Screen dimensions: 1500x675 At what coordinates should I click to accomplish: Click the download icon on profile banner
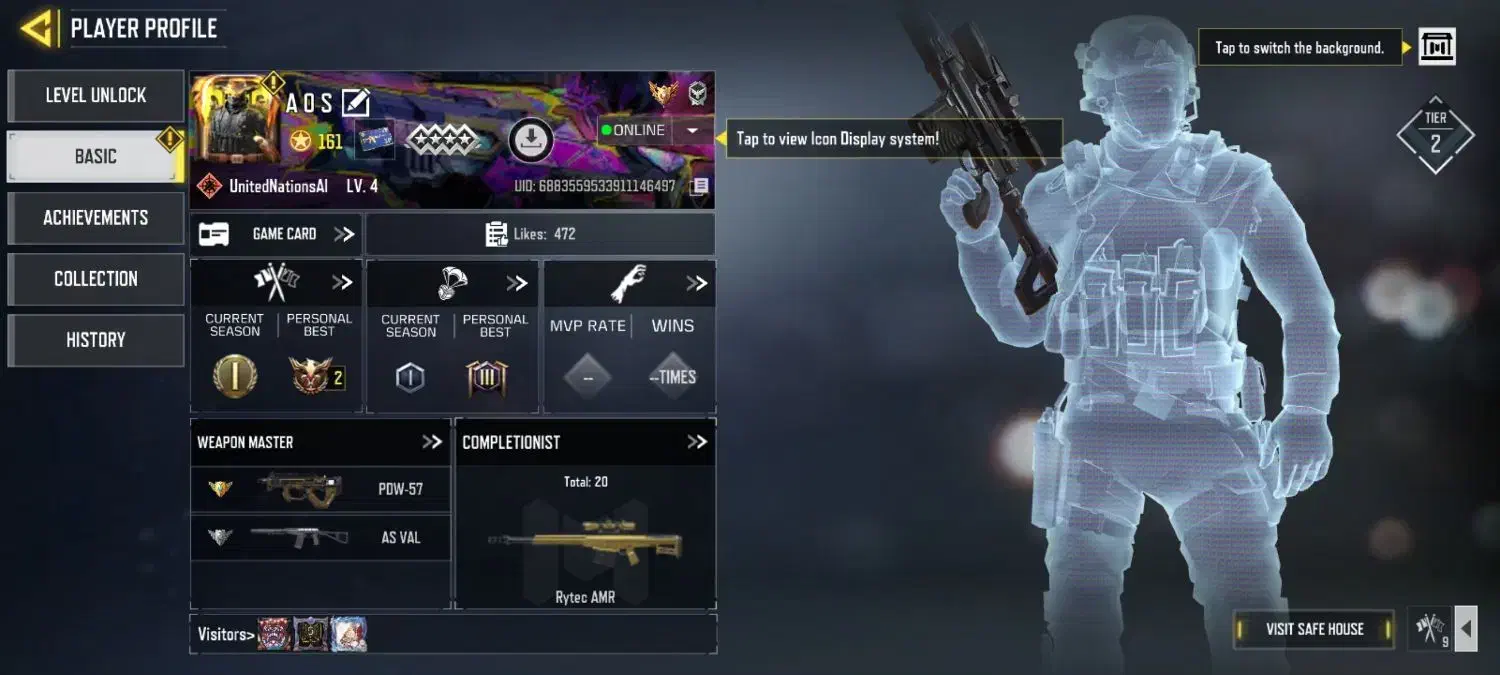(531, 140)
